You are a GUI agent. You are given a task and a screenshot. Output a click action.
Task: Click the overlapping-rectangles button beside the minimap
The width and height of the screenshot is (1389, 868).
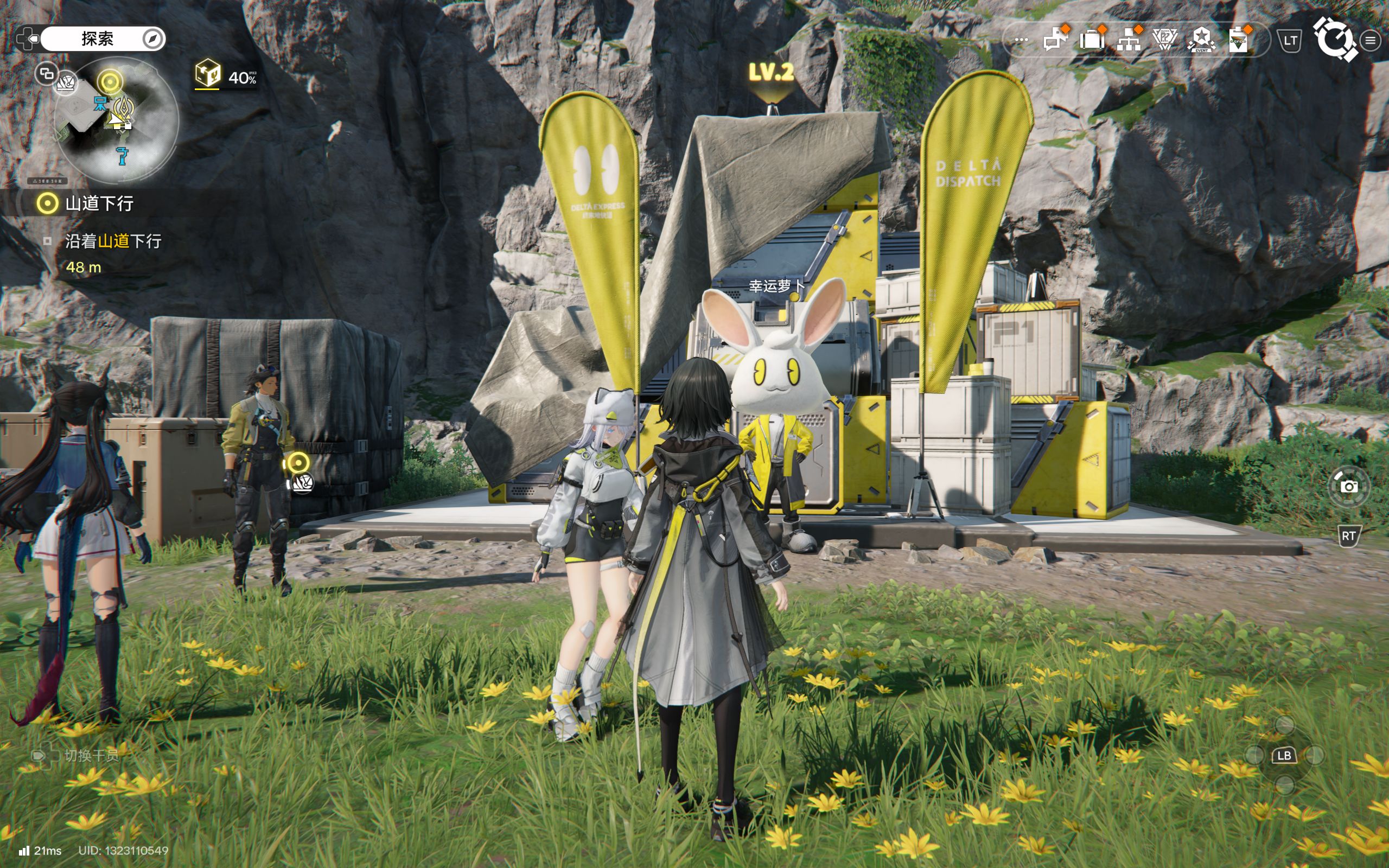point(46,73)
